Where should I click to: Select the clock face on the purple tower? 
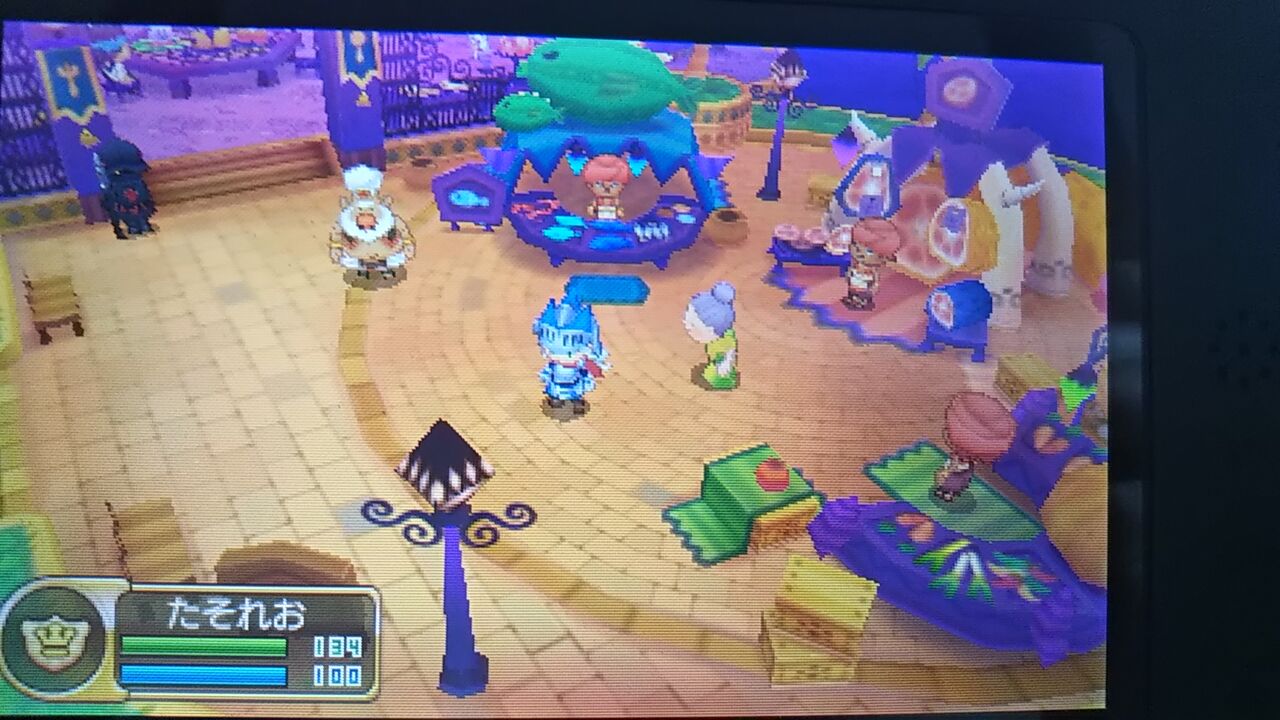point(960,90)
